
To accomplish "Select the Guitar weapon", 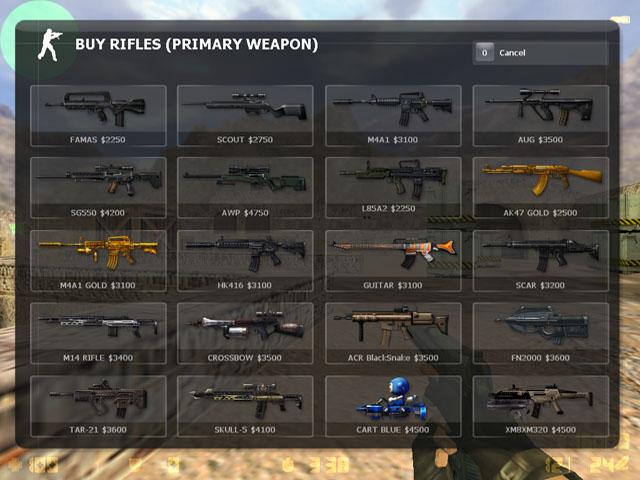I will pyautogui.click(x=393, y=260).
